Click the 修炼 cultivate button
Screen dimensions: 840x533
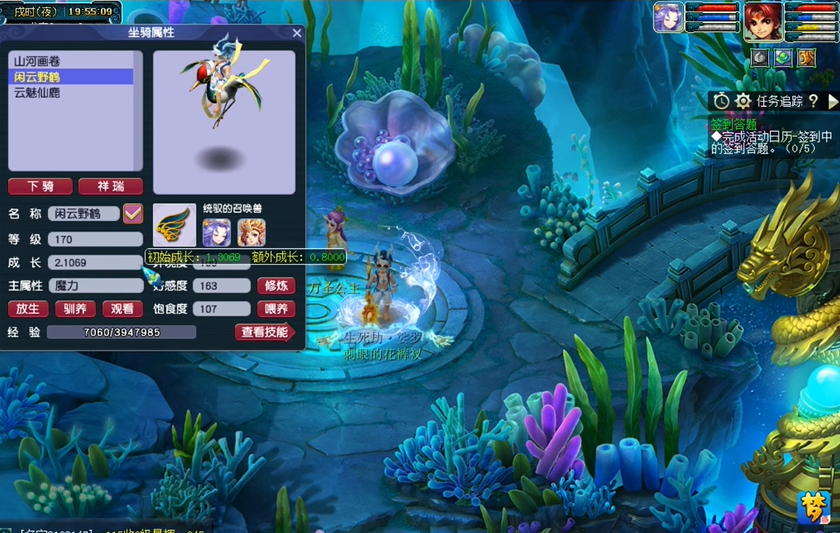click(x=275, y=286)
